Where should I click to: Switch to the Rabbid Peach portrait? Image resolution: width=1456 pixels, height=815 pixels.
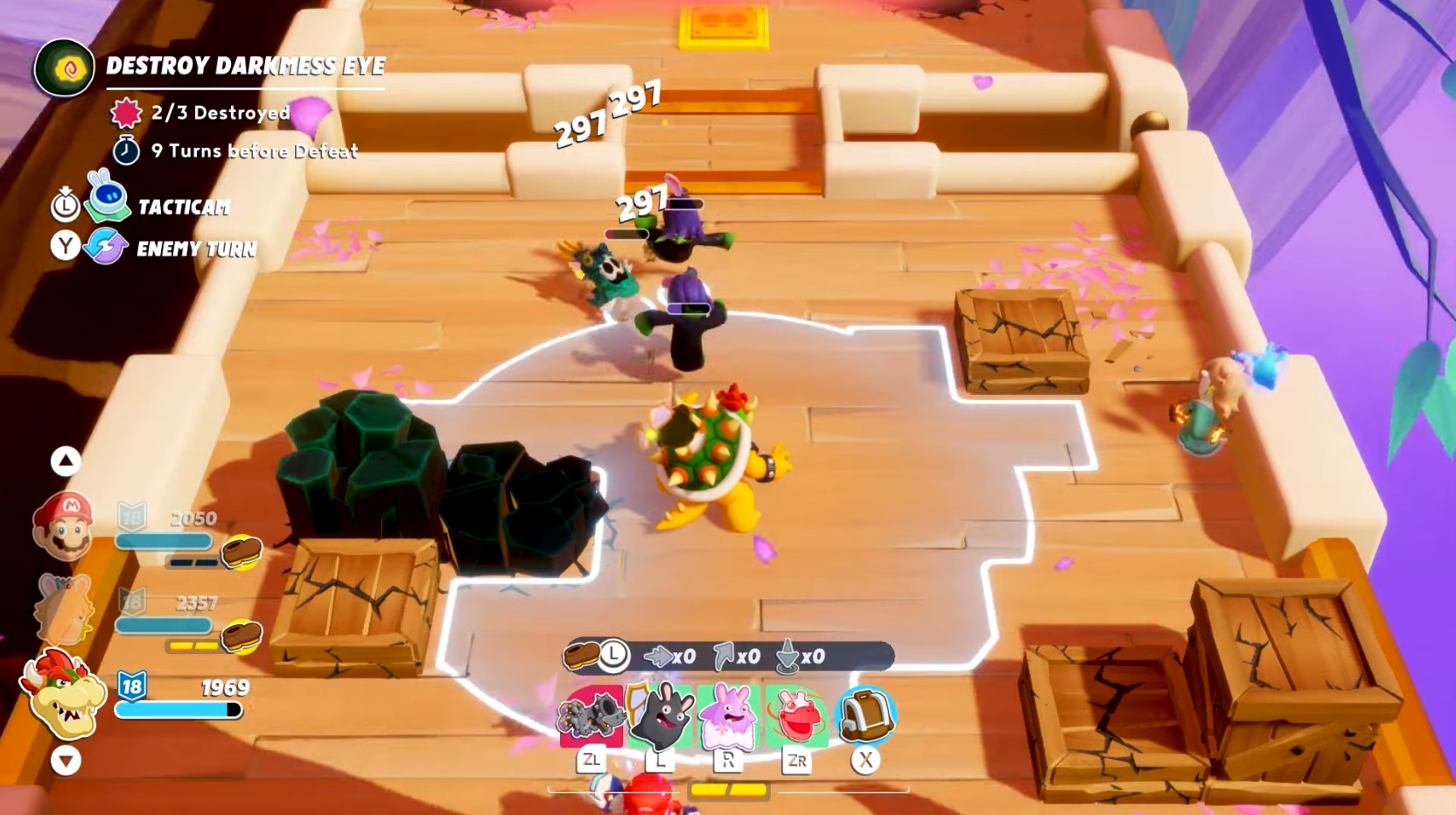(63, 610)
